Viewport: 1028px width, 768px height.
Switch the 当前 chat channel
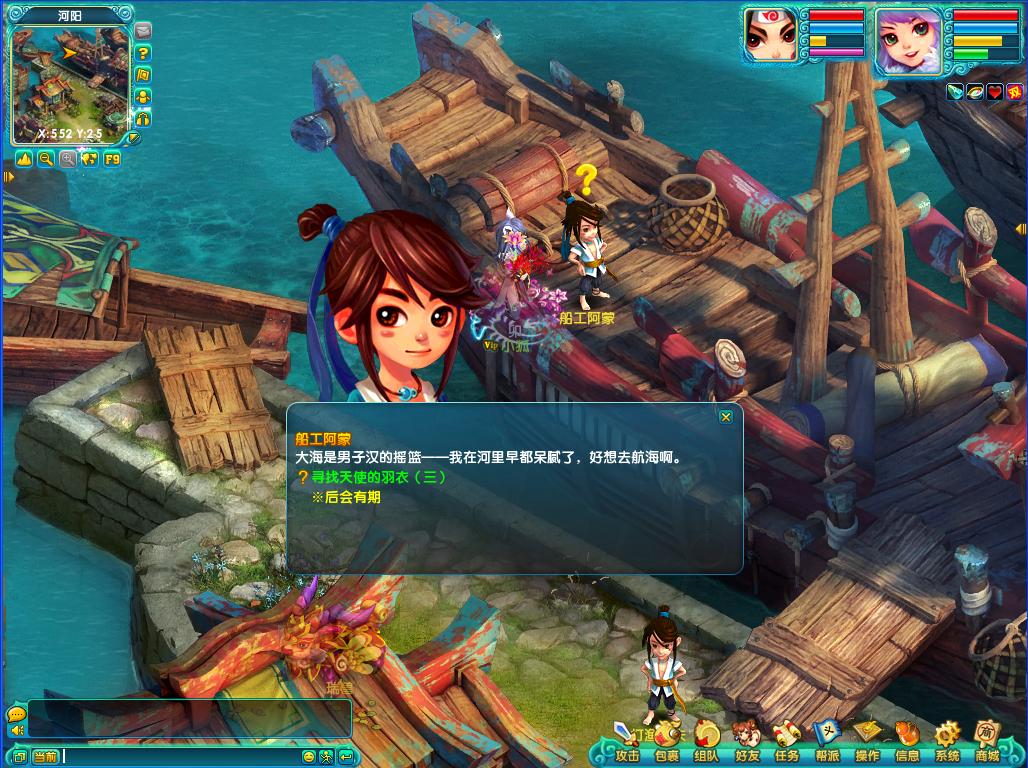[45, 756]
